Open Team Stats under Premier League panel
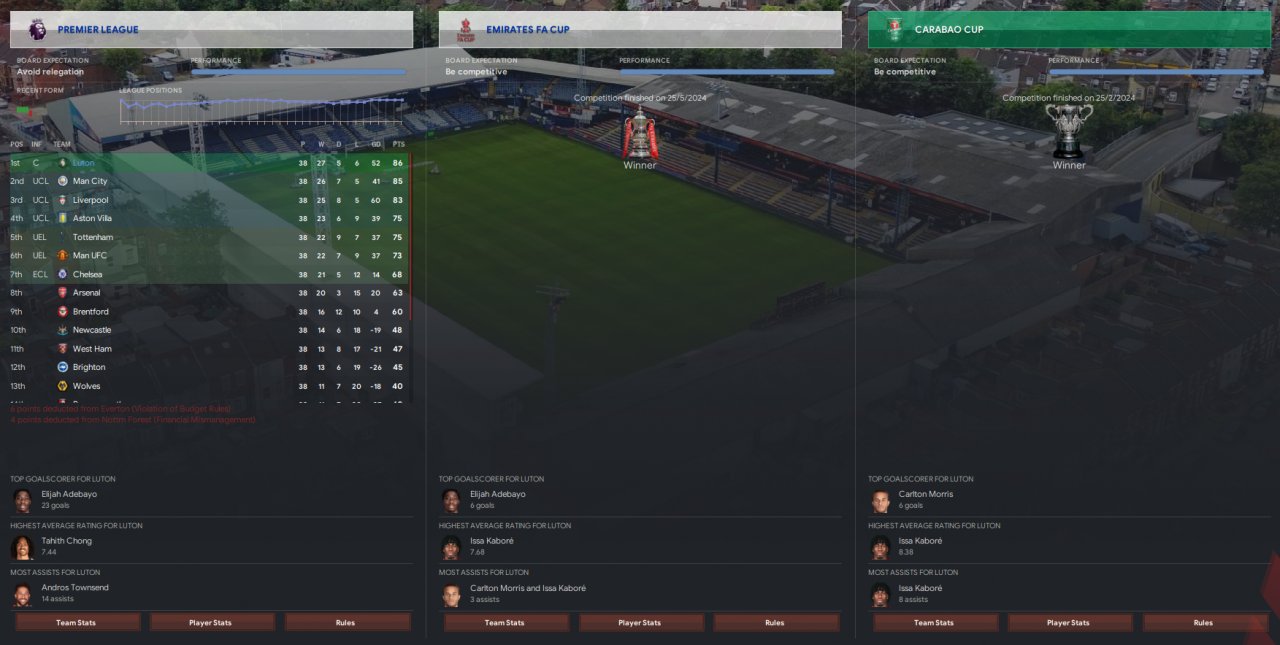Screen dimensions: 1280x645 point(76,622)
